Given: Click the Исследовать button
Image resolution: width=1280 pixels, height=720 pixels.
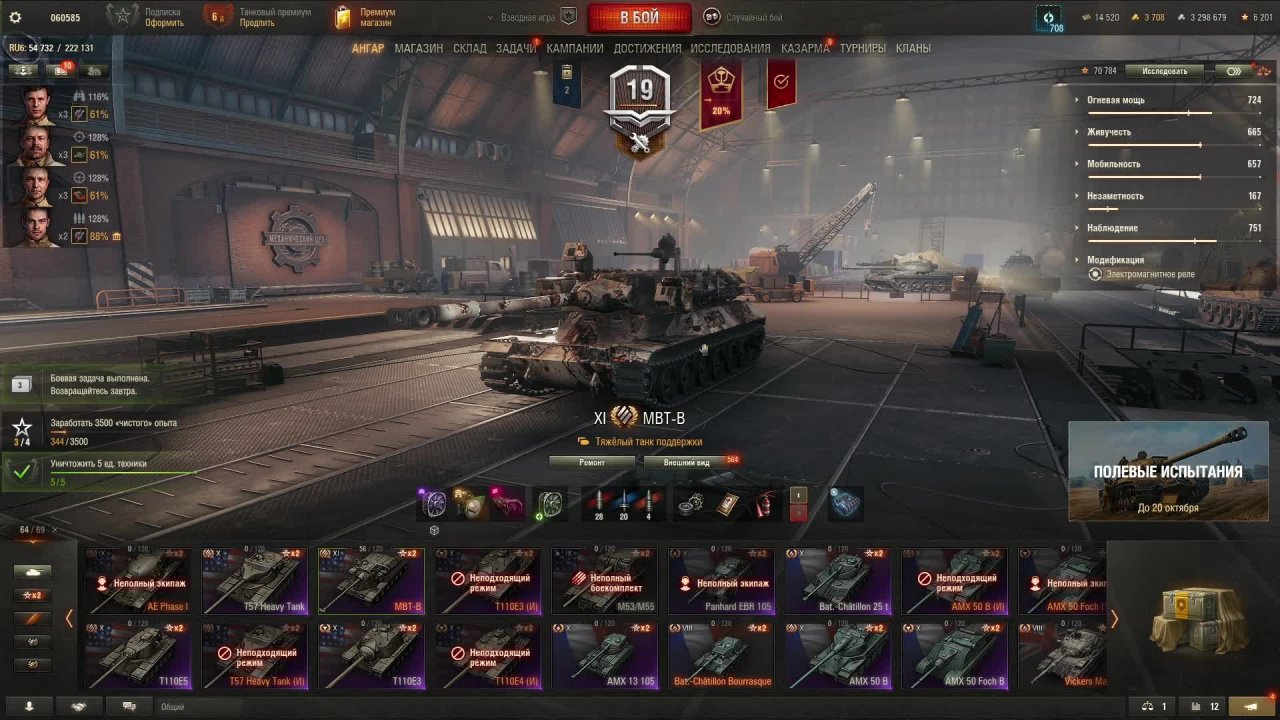Looking at the screenshot, I should (1164, 71).
